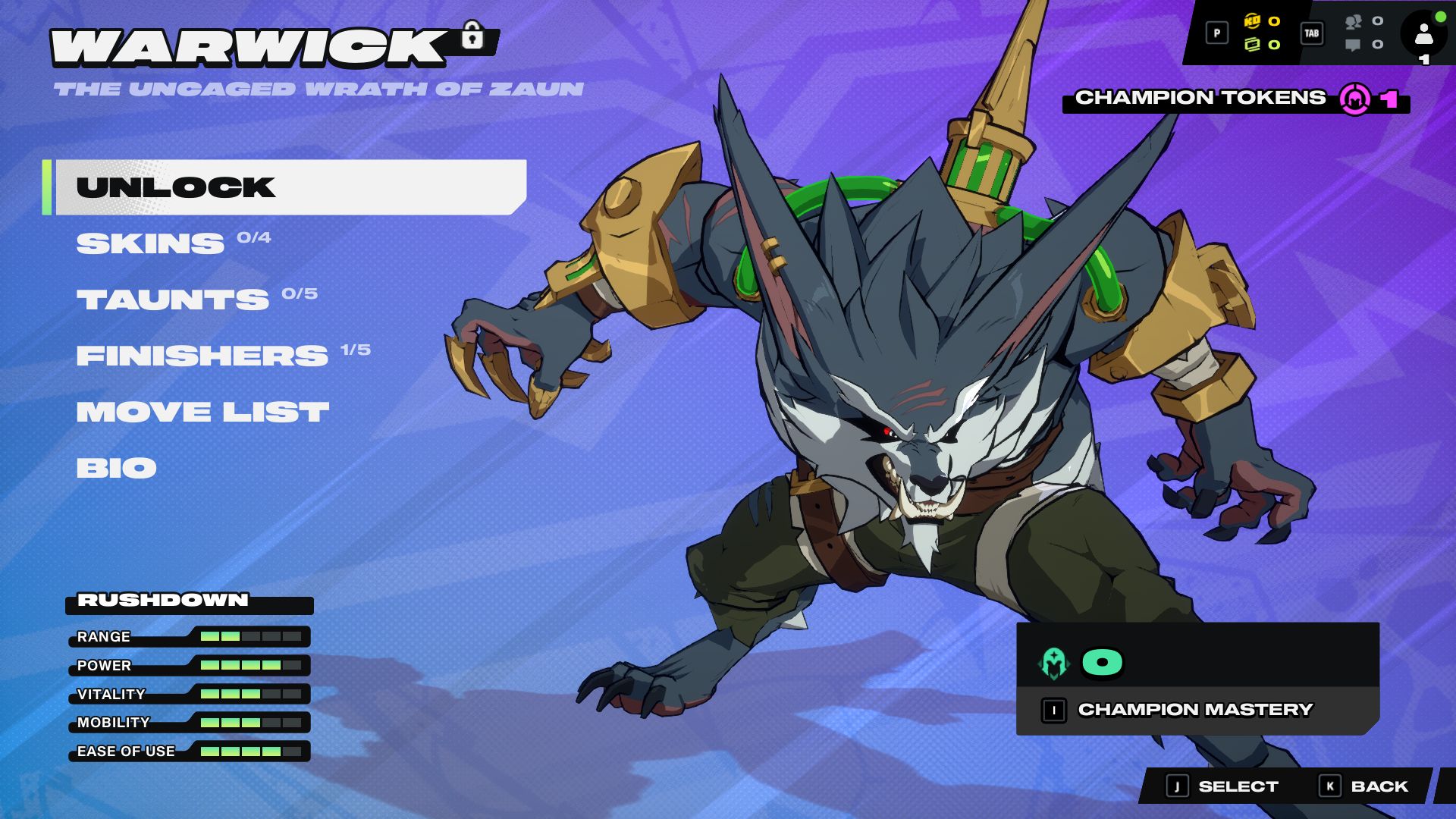The height and width of the screenshot is (819, 1456).
Task: Go to the Finishers menu
Action: pos(202,356)
